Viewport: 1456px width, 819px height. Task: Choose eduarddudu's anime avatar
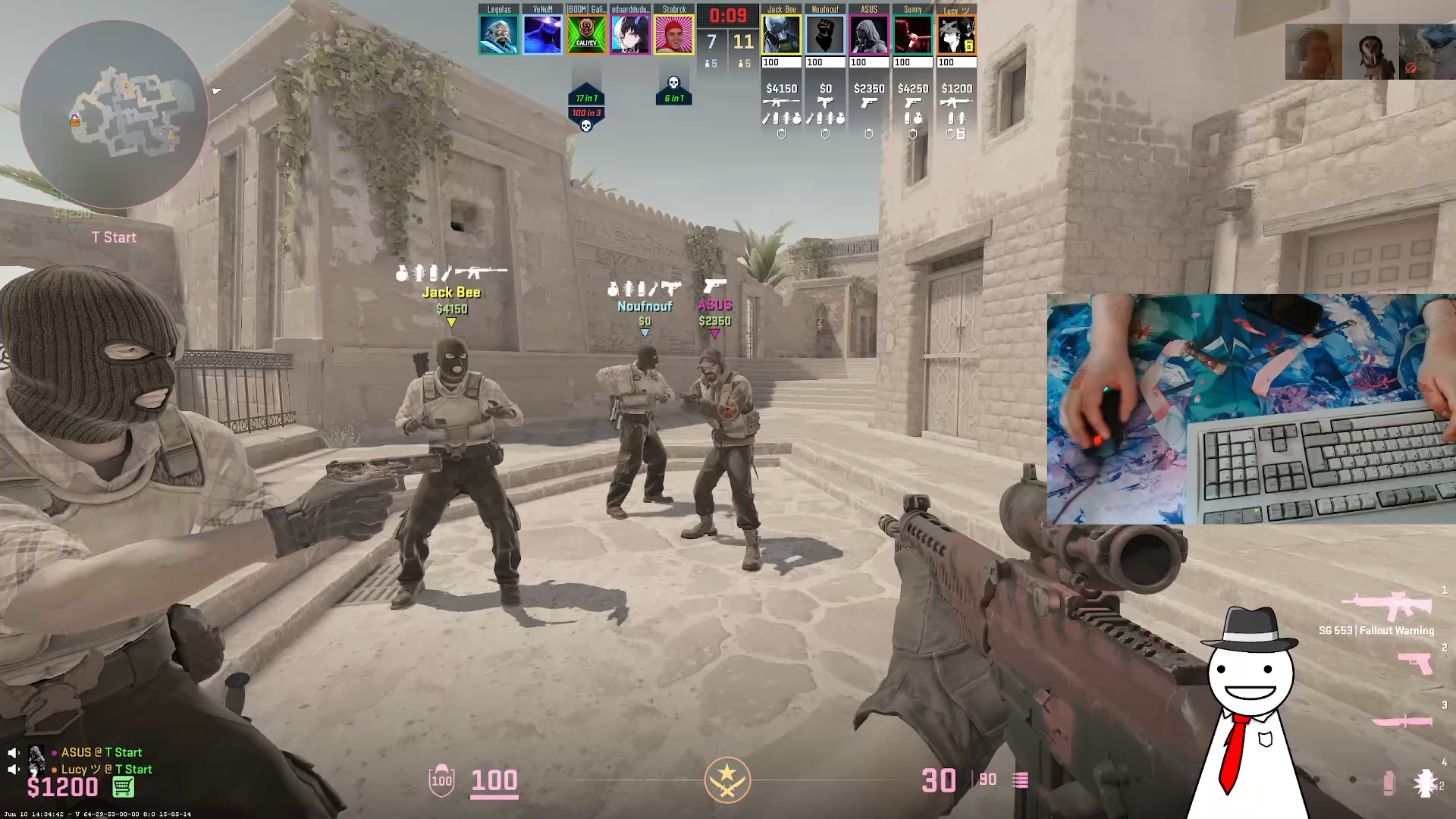pos(630,35)
